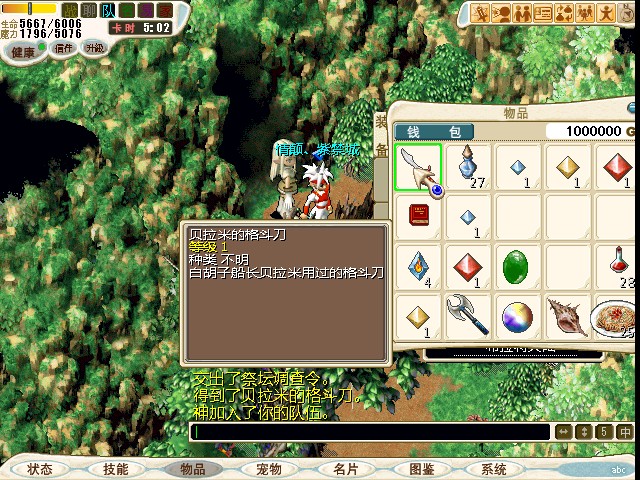Select the blue potion bottle stack

(x=468, y=167)
